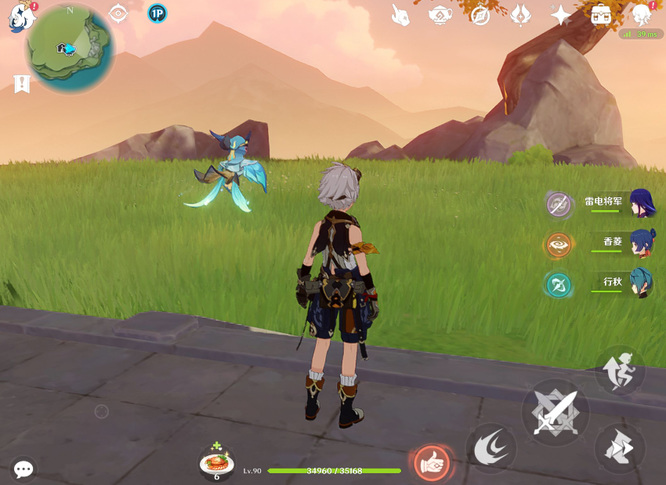Tap the jump button

click(x=619, y=370)
